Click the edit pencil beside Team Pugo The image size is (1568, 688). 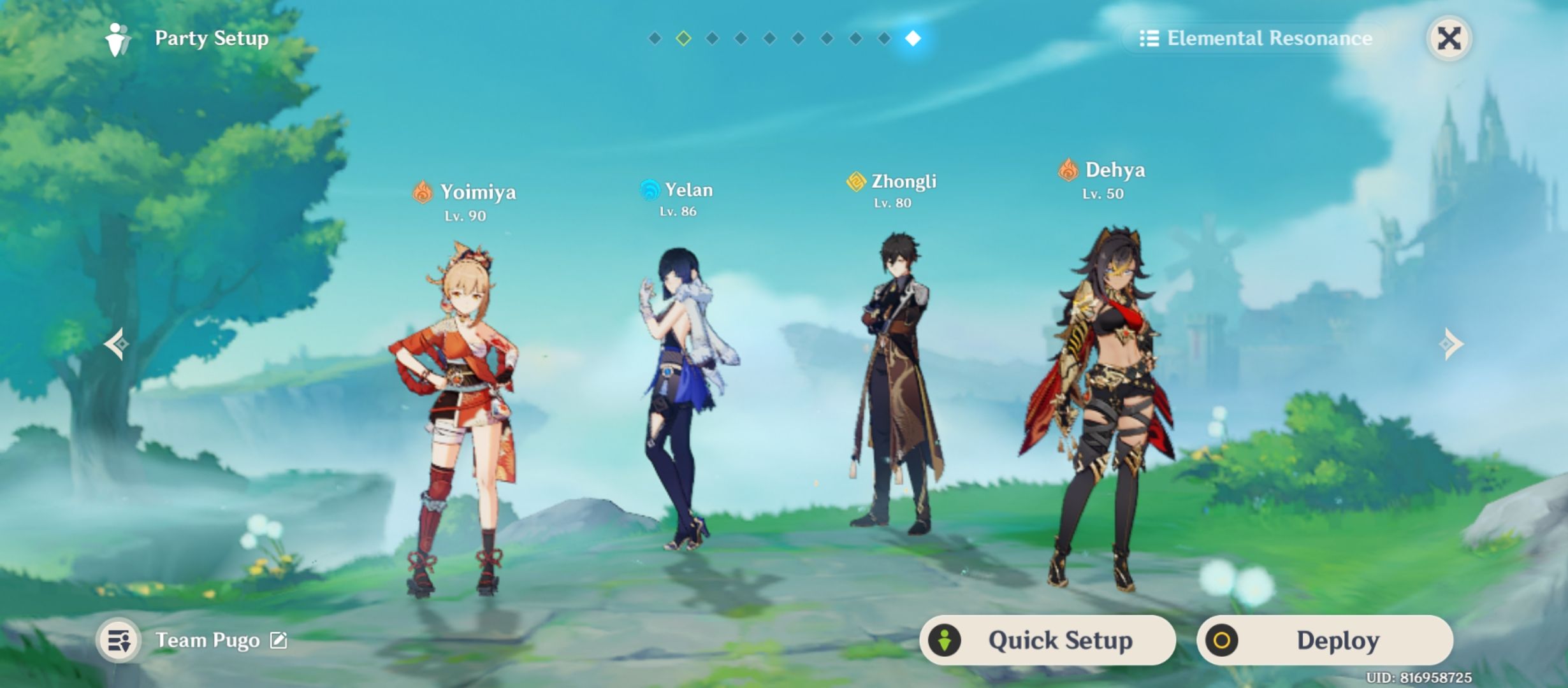point(281,641)
